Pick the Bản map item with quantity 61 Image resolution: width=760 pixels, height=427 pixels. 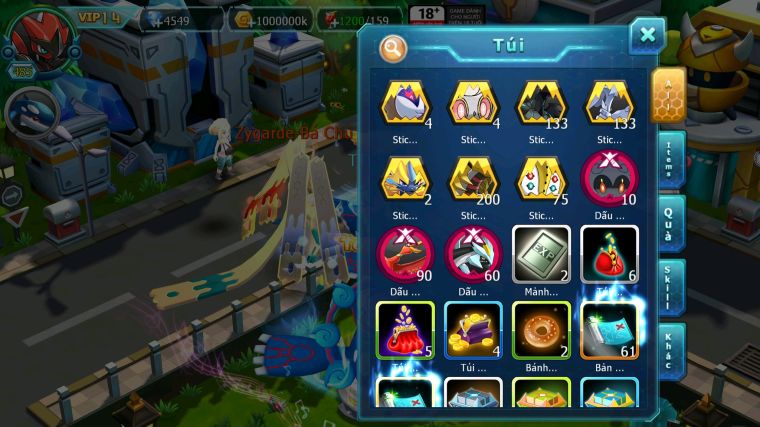click(x=608, y=328)
